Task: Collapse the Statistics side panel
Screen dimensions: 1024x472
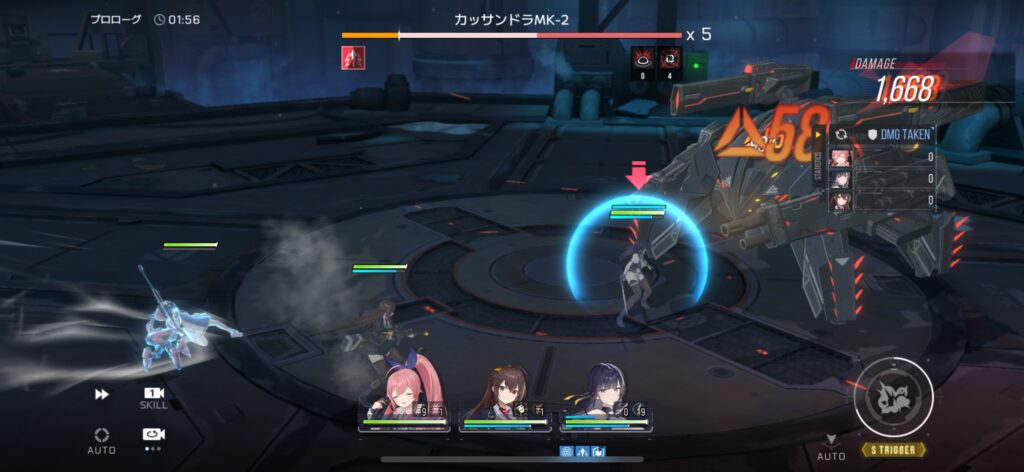Action: [x=821, y=162]
